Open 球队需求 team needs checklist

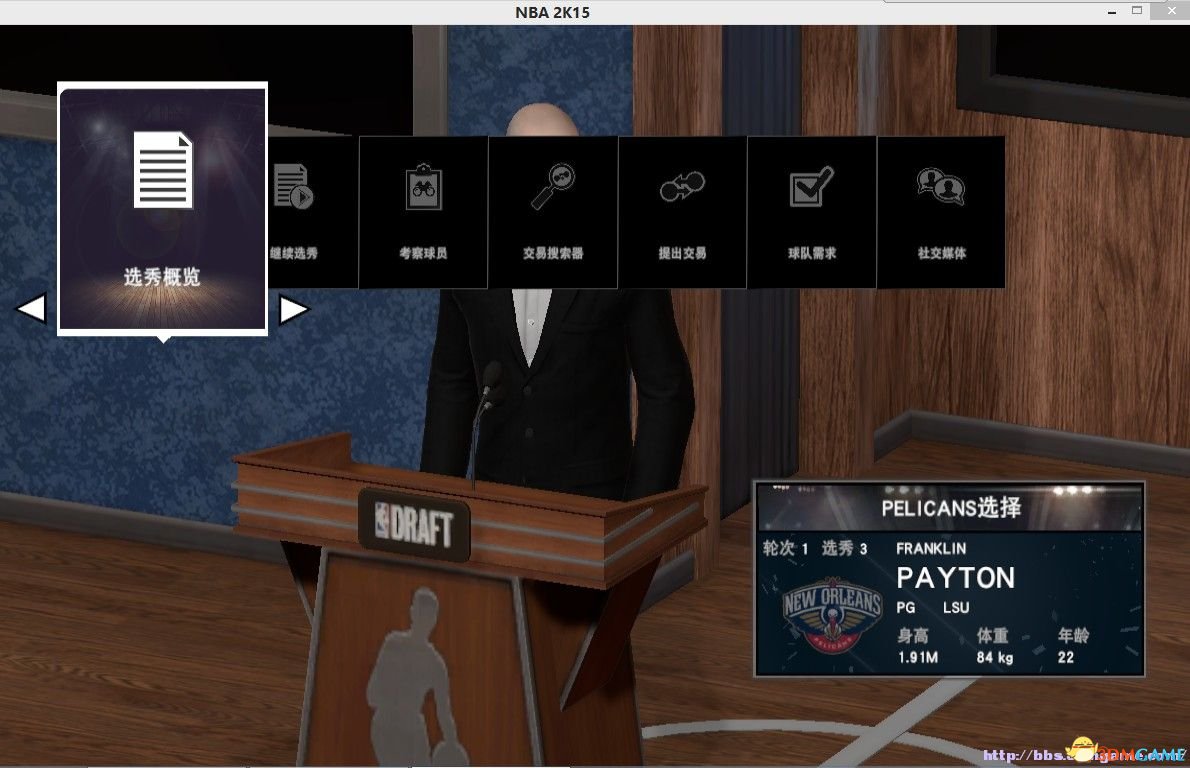pyautogui.click(x=811, y=212)
